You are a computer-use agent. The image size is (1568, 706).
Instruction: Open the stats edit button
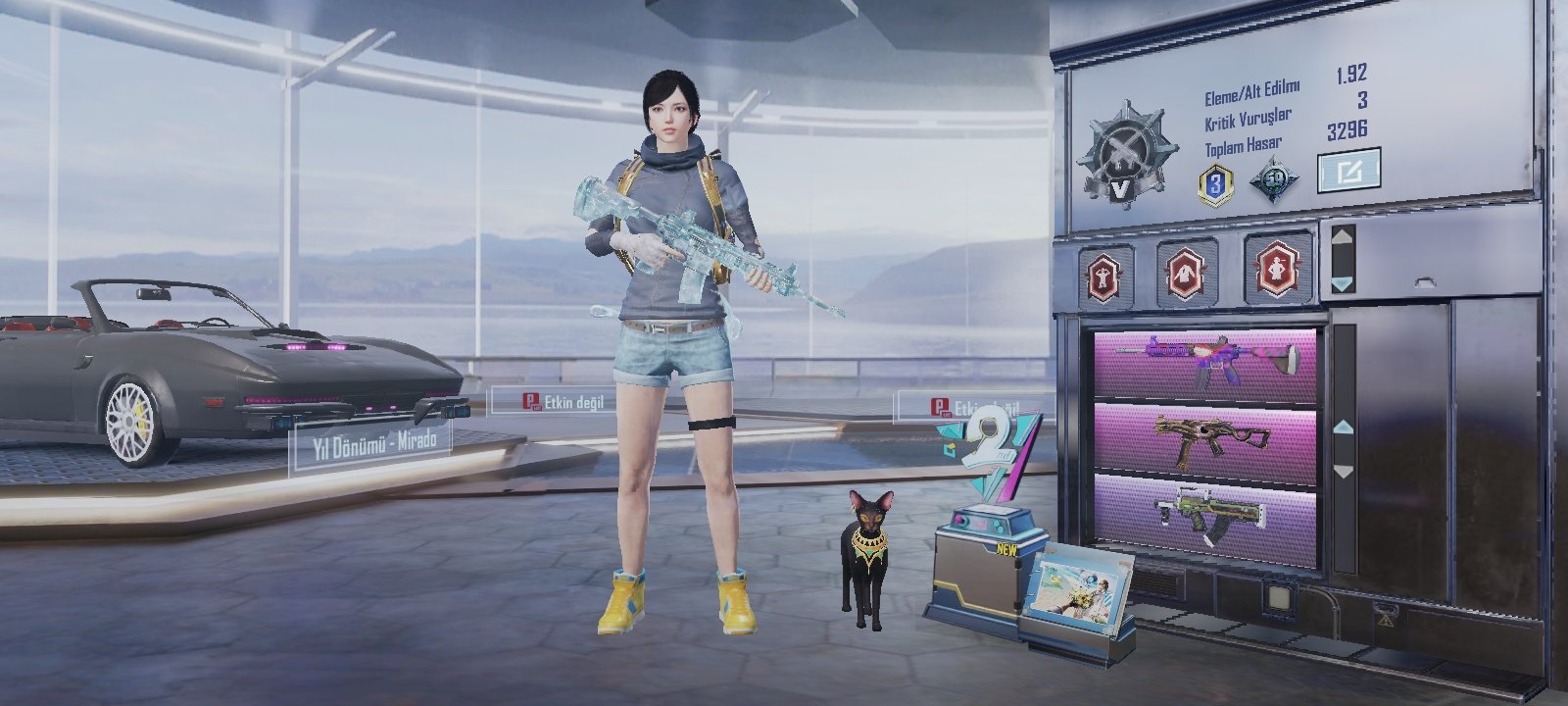(1348, 171)
